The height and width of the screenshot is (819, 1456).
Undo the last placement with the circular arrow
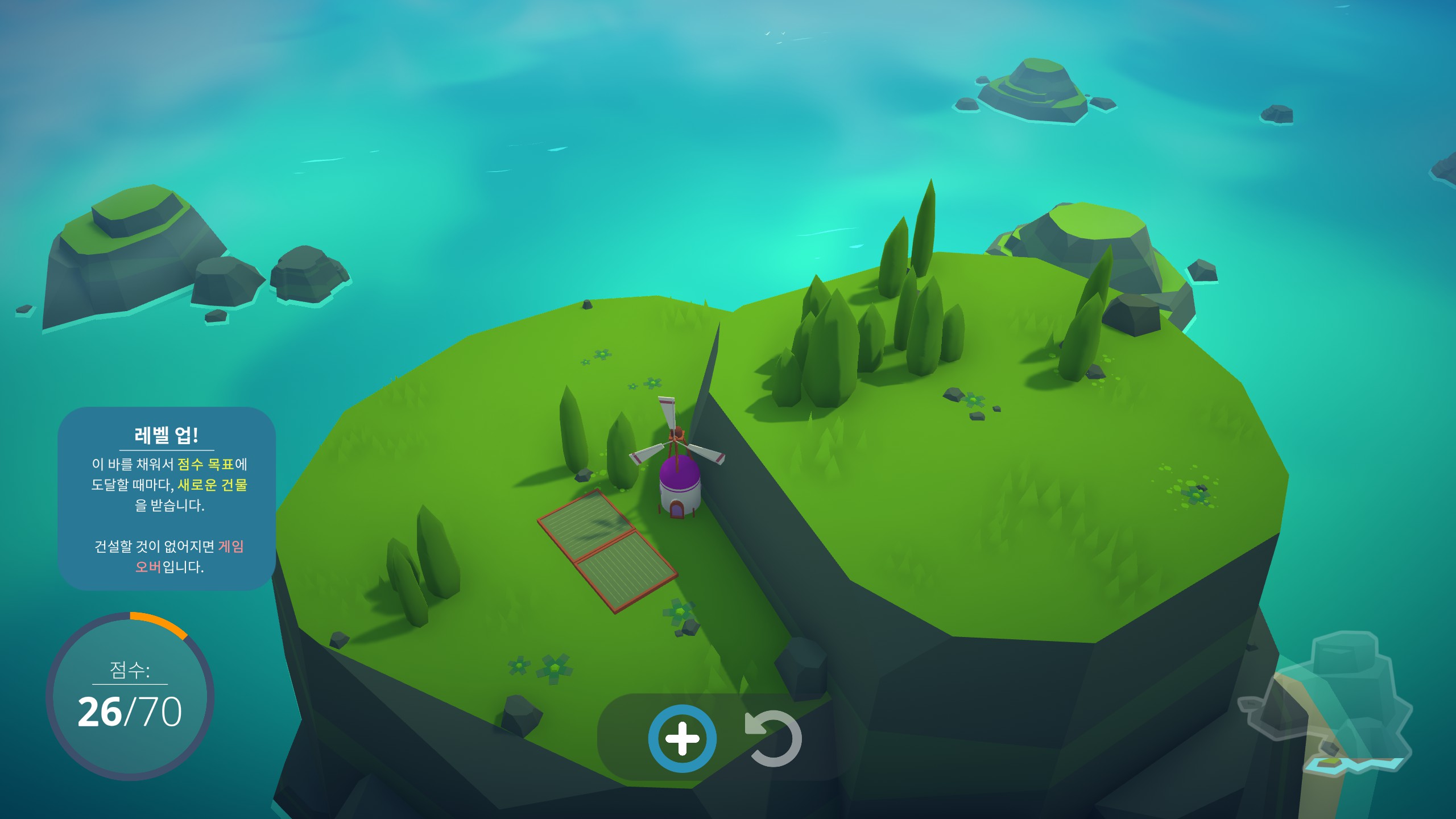point(774,739)
